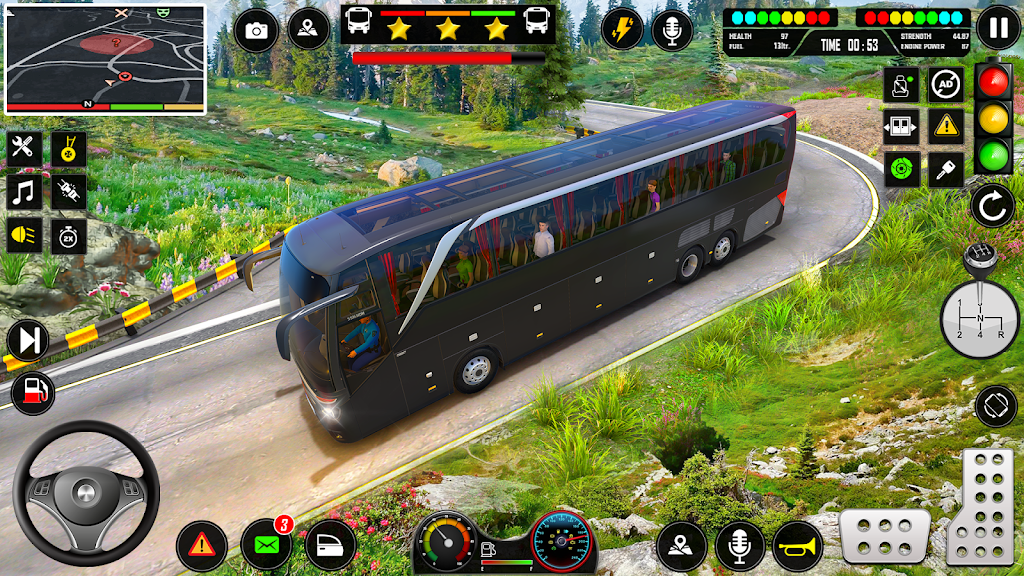Image resolution: width=1024 pixels, height=576 pixels.
Task: Open the green mail messages button
Action: coord(266,546)
